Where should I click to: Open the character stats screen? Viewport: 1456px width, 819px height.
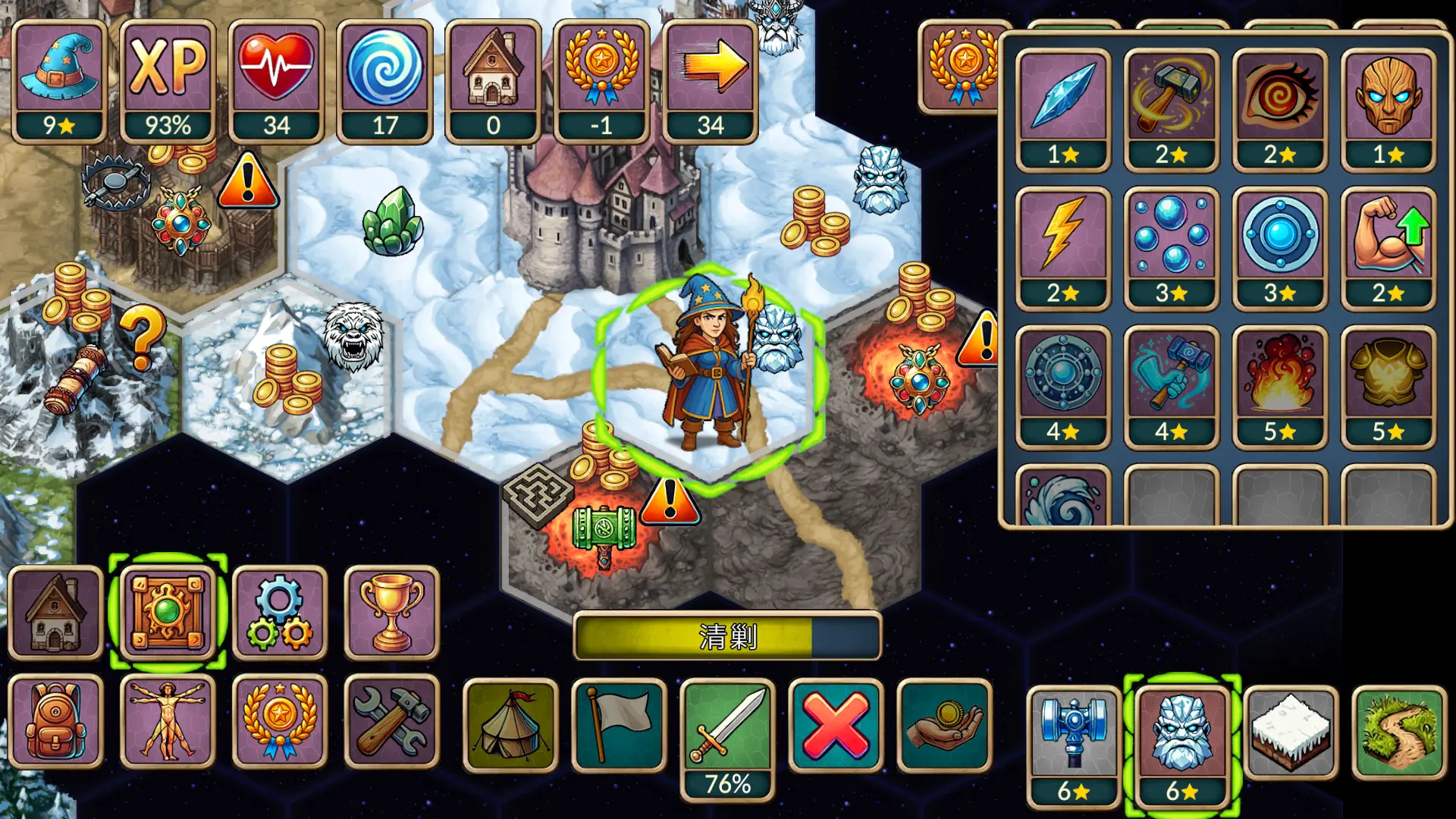[166, 724]
